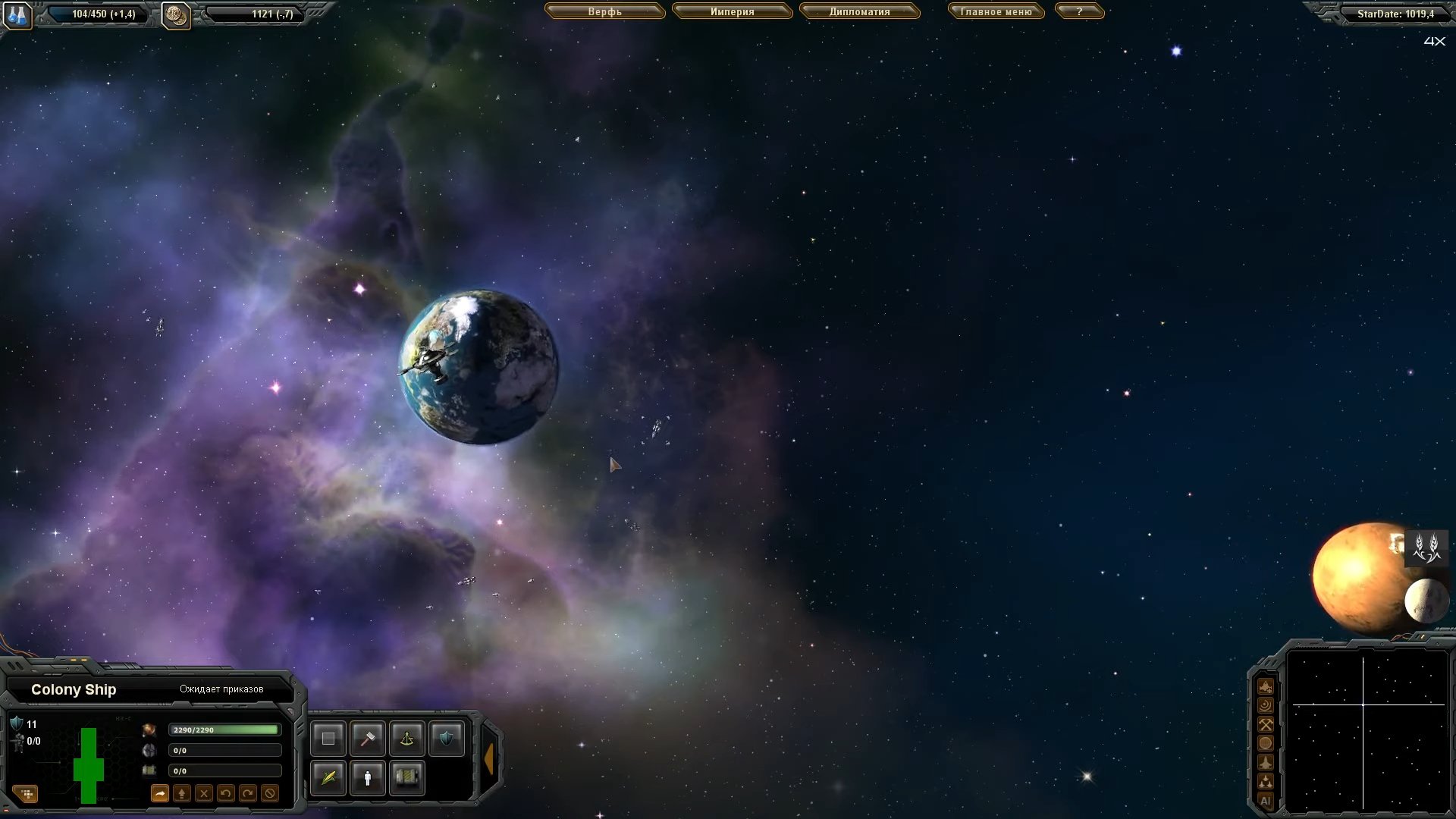Click the question mark help button
The width and height of the screenshot is (1456, 819).
[x=1079, y=12]
